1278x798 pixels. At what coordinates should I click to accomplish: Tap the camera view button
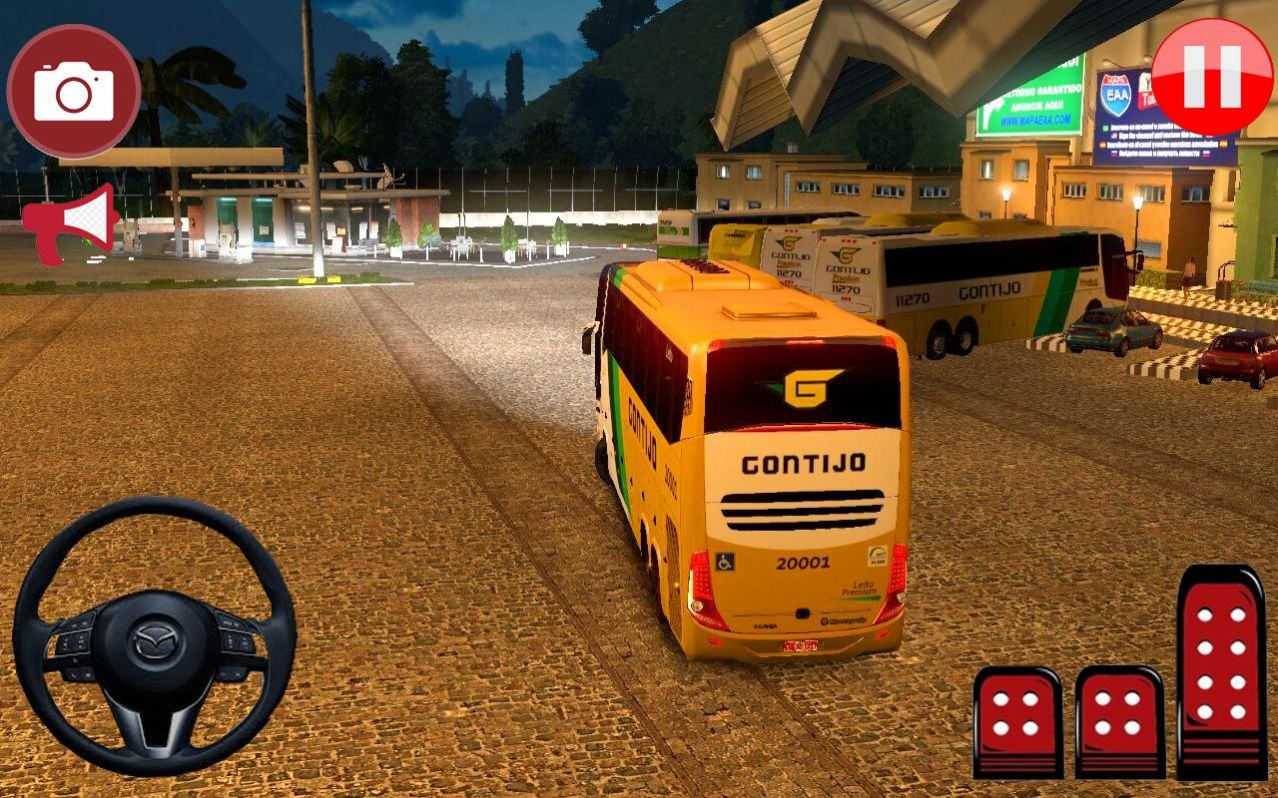pos(74,92)
